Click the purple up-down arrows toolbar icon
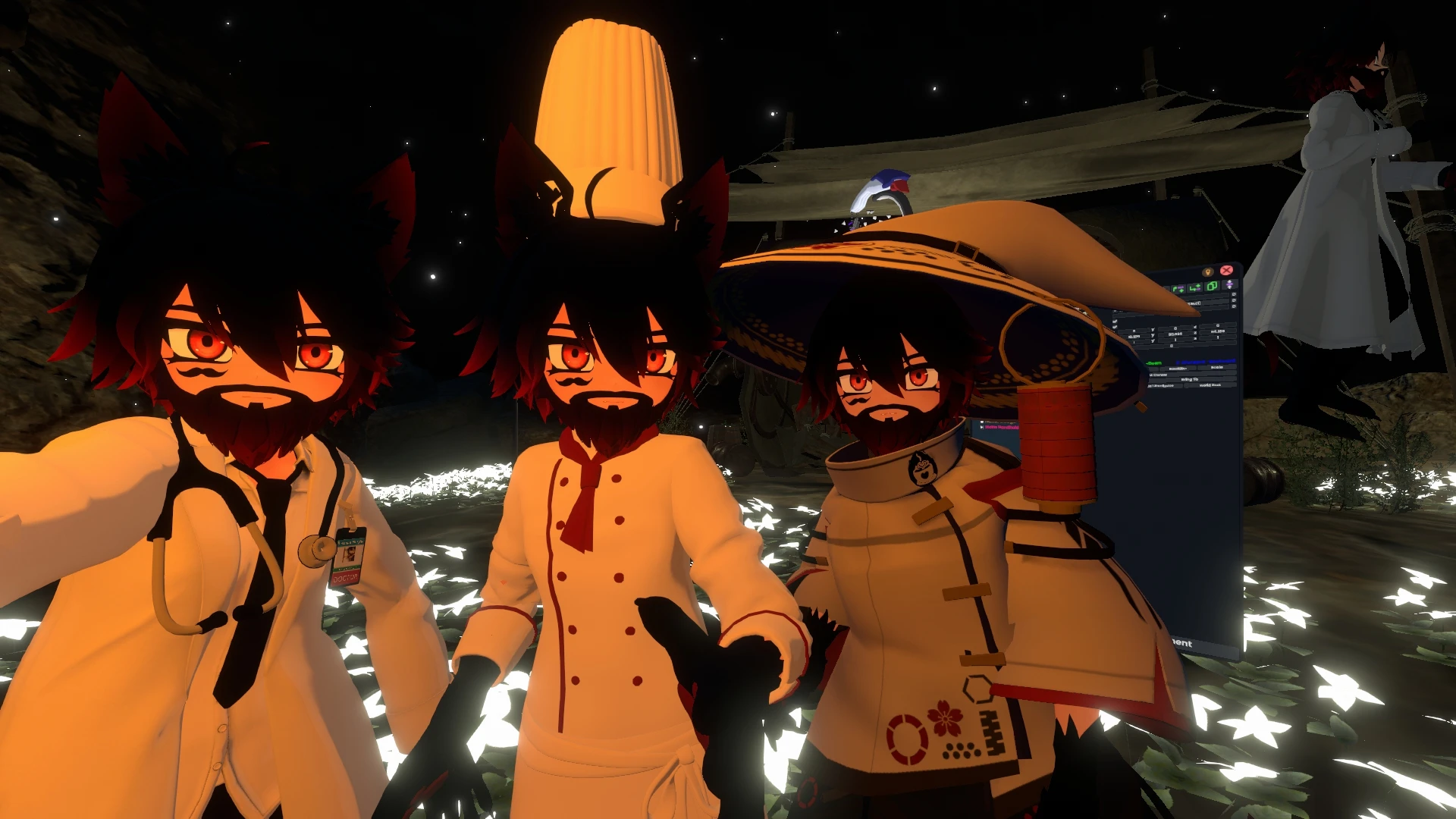1456x819 pixels. [1228, 285]
